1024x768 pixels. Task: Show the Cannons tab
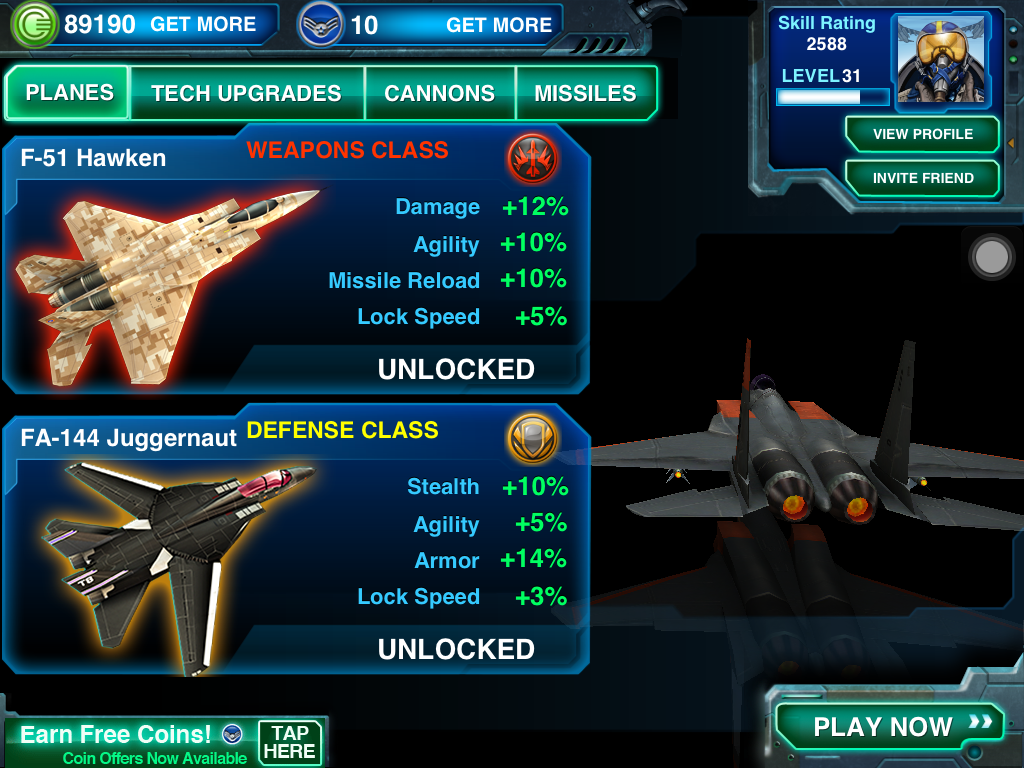pos(439,94)
